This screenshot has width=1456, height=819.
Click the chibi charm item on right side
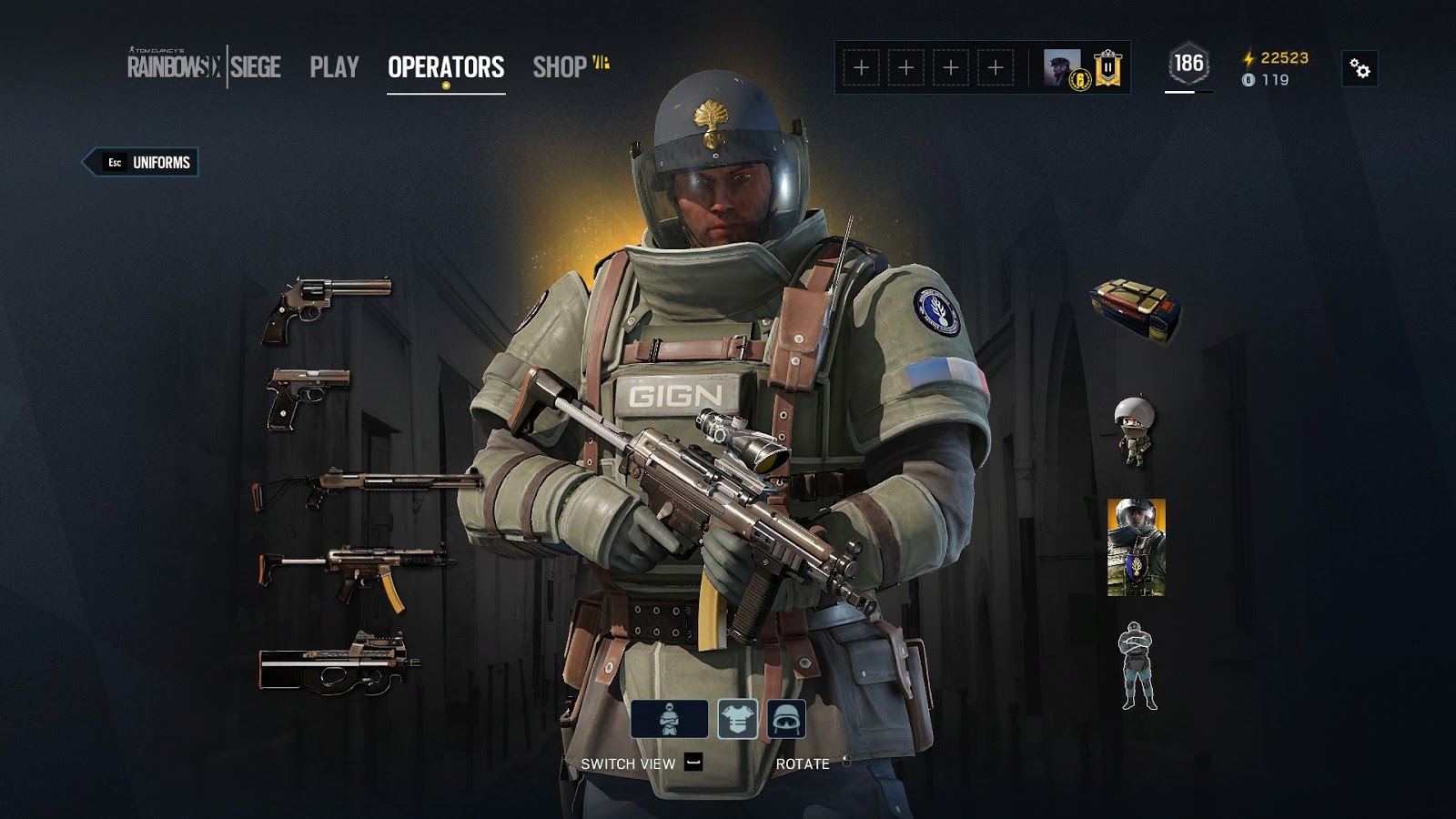[x=1131, y=428]
